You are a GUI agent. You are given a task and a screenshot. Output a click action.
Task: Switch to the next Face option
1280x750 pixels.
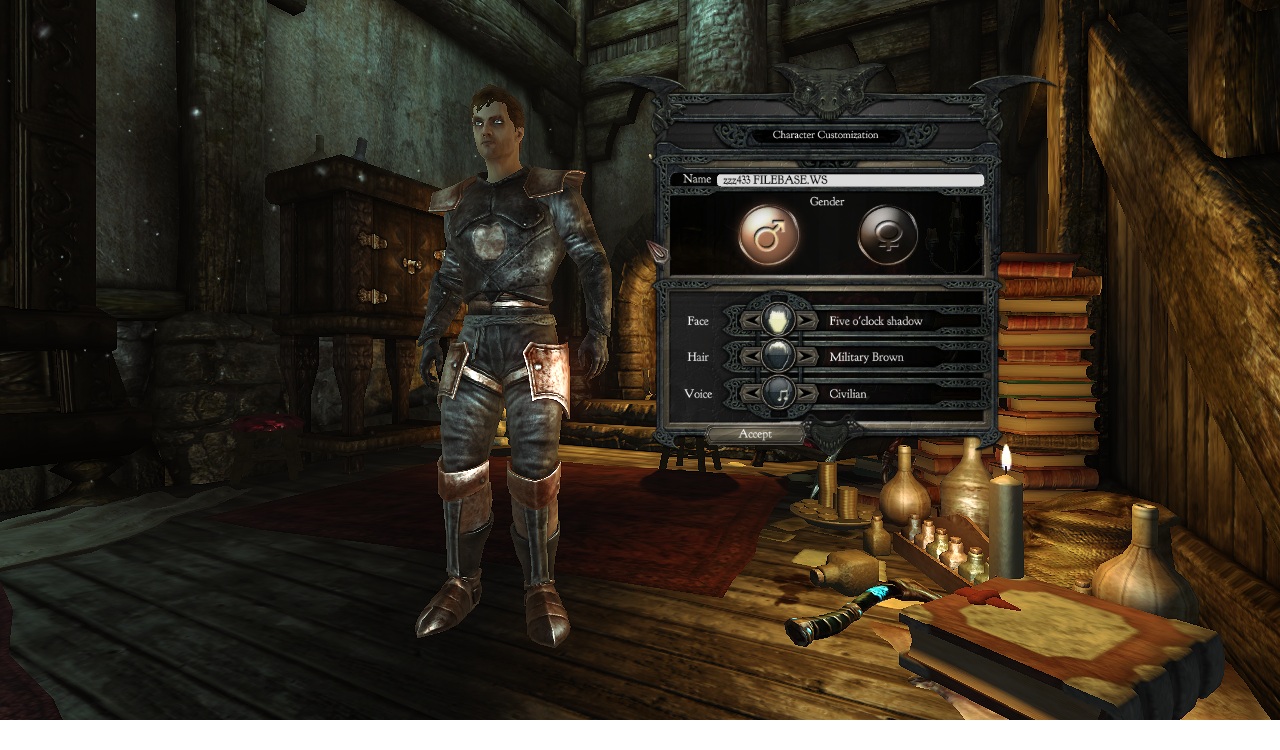pyautogui.click(x=805, y=321)
